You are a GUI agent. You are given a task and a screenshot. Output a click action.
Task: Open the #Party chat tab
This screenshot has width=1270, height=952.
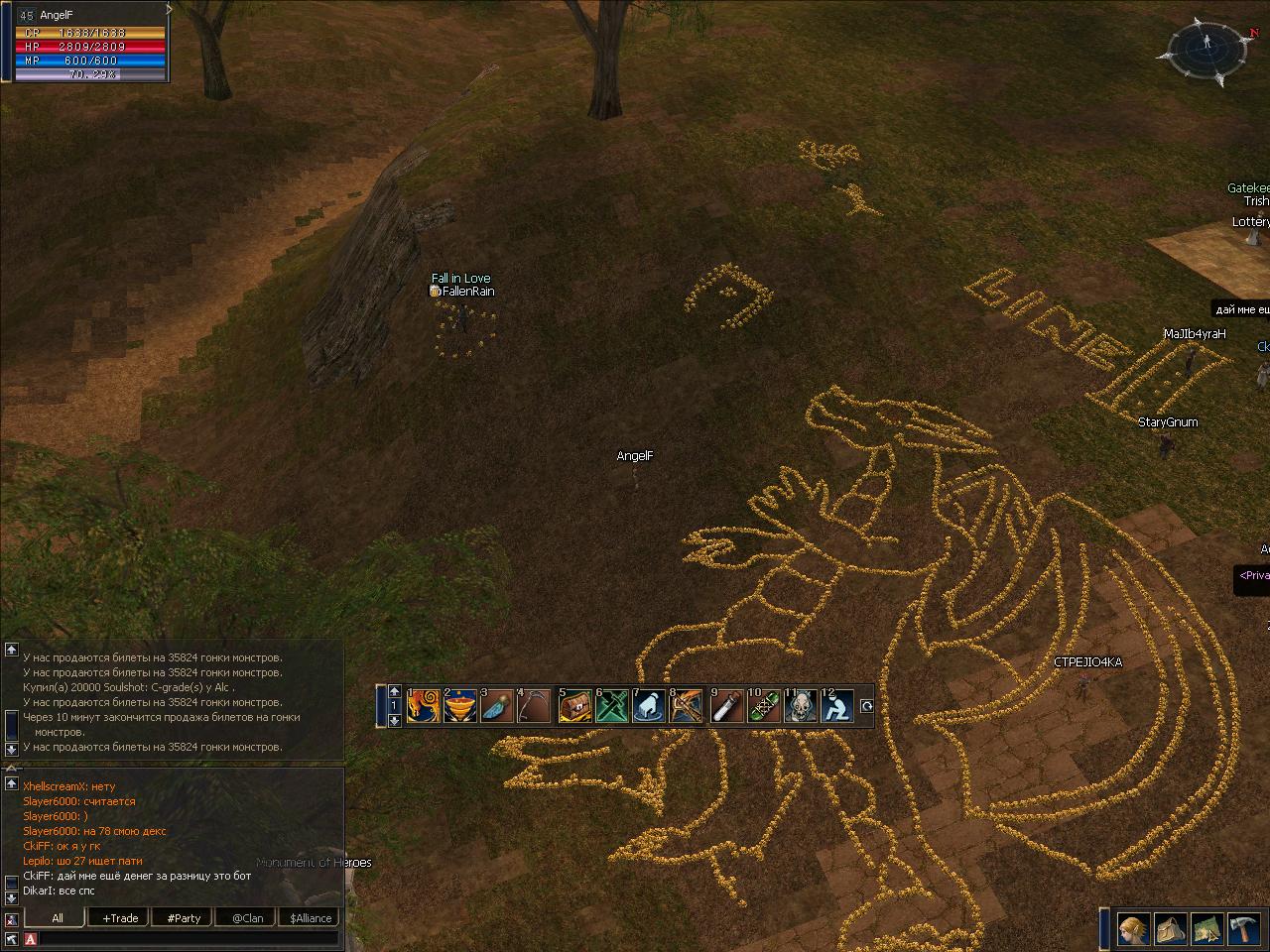pyautogui.click(x=184, y=918)
